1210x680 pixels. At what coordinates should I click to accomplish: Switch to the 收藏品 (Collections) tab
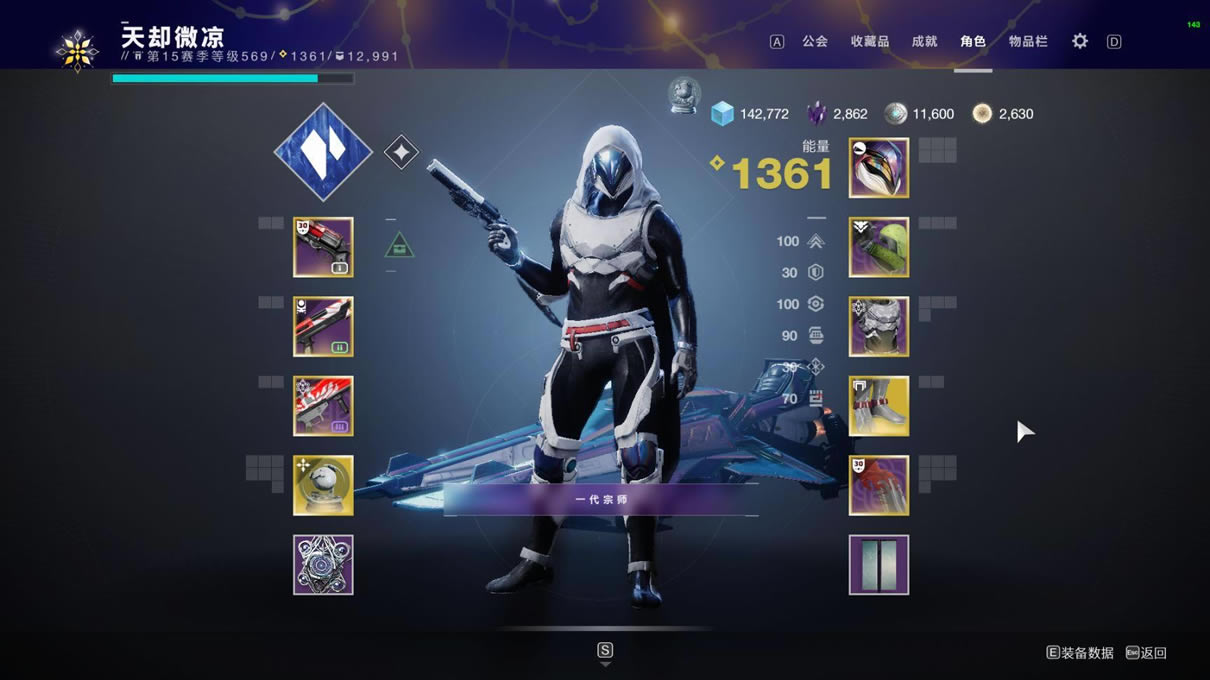pos(869,42)
